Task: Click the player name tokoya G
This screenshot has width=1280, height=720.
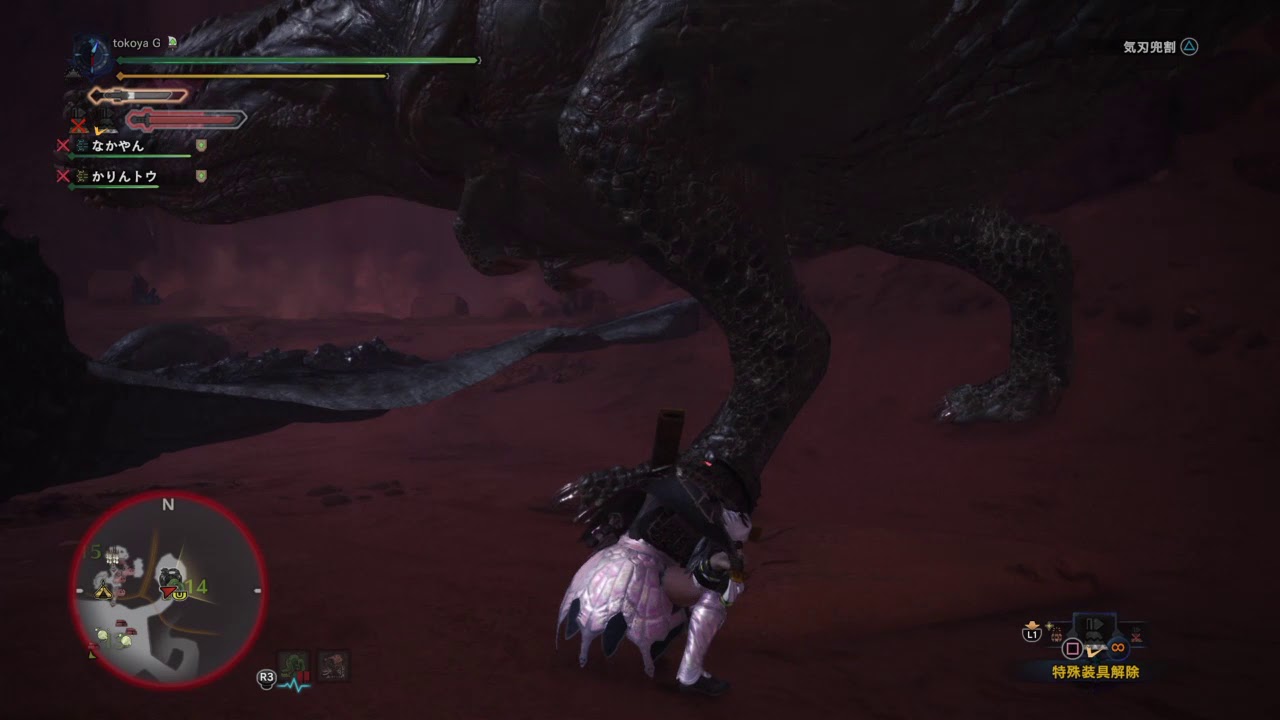Action: tap(138, 43)
